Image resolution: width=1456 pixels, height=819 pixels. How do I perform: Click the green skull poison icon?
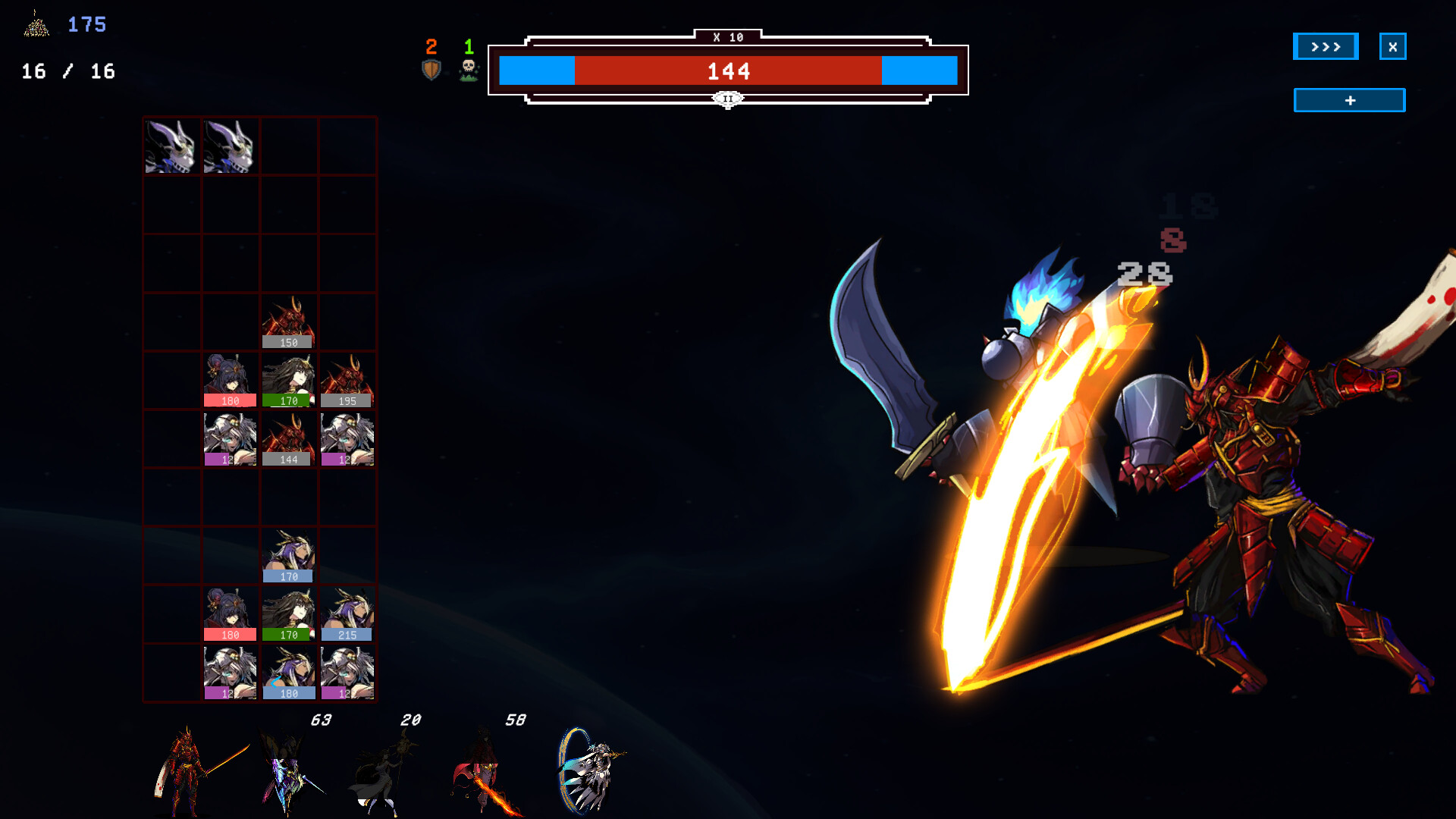click(x=469, y=67)
